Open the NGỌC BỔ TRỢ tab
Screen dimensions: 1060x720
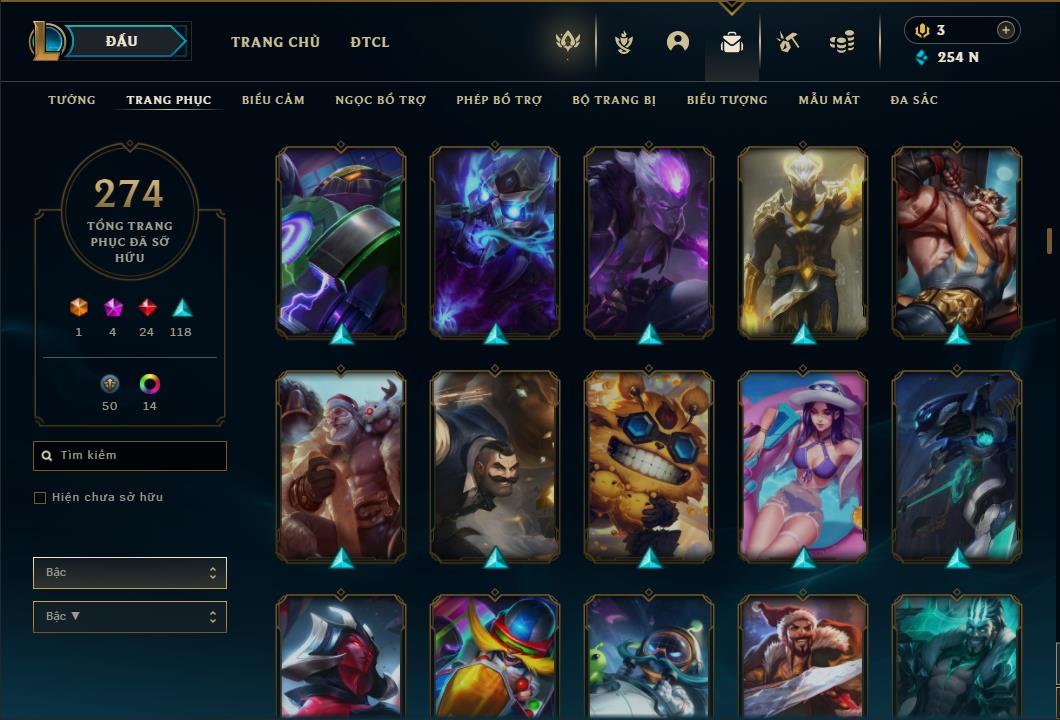pos(380,100)
